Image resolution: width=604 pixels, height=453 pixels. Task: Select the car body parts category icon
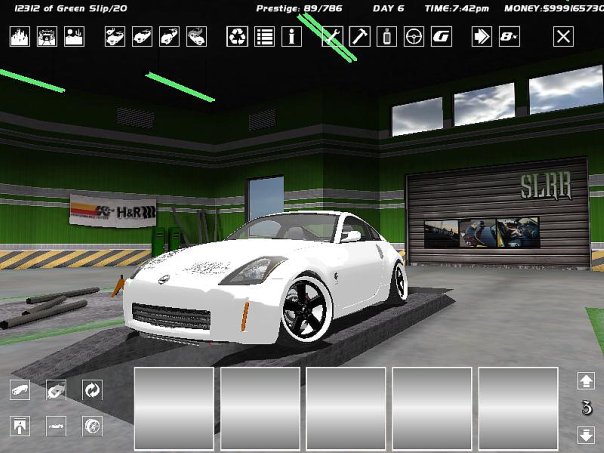point(20,390)
